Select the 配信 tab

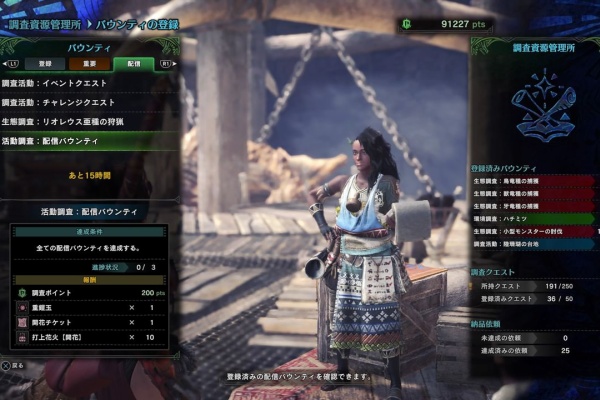134,63
